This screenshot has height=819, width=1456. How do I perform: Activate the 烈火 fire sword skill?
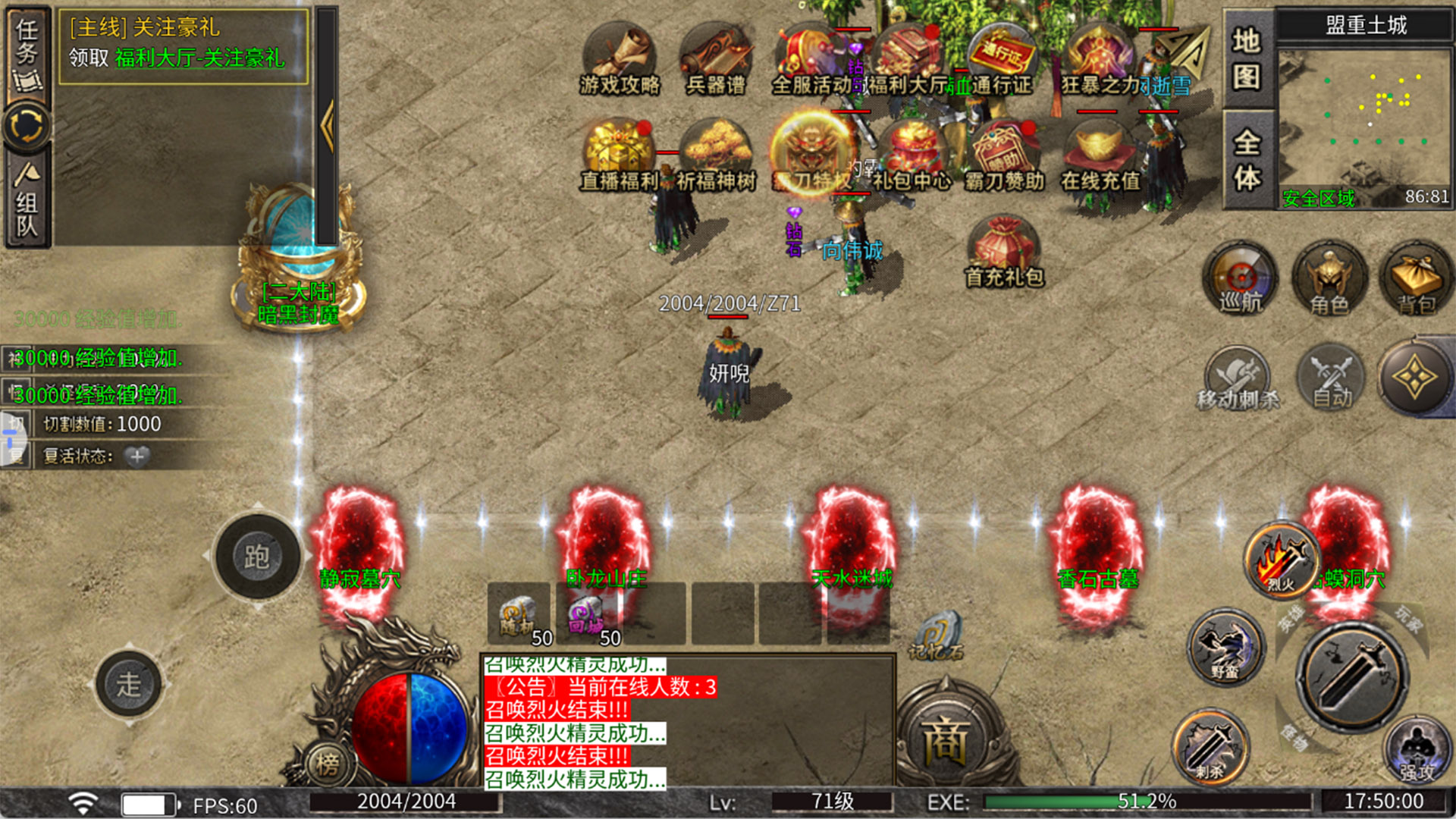[1282, 561]
